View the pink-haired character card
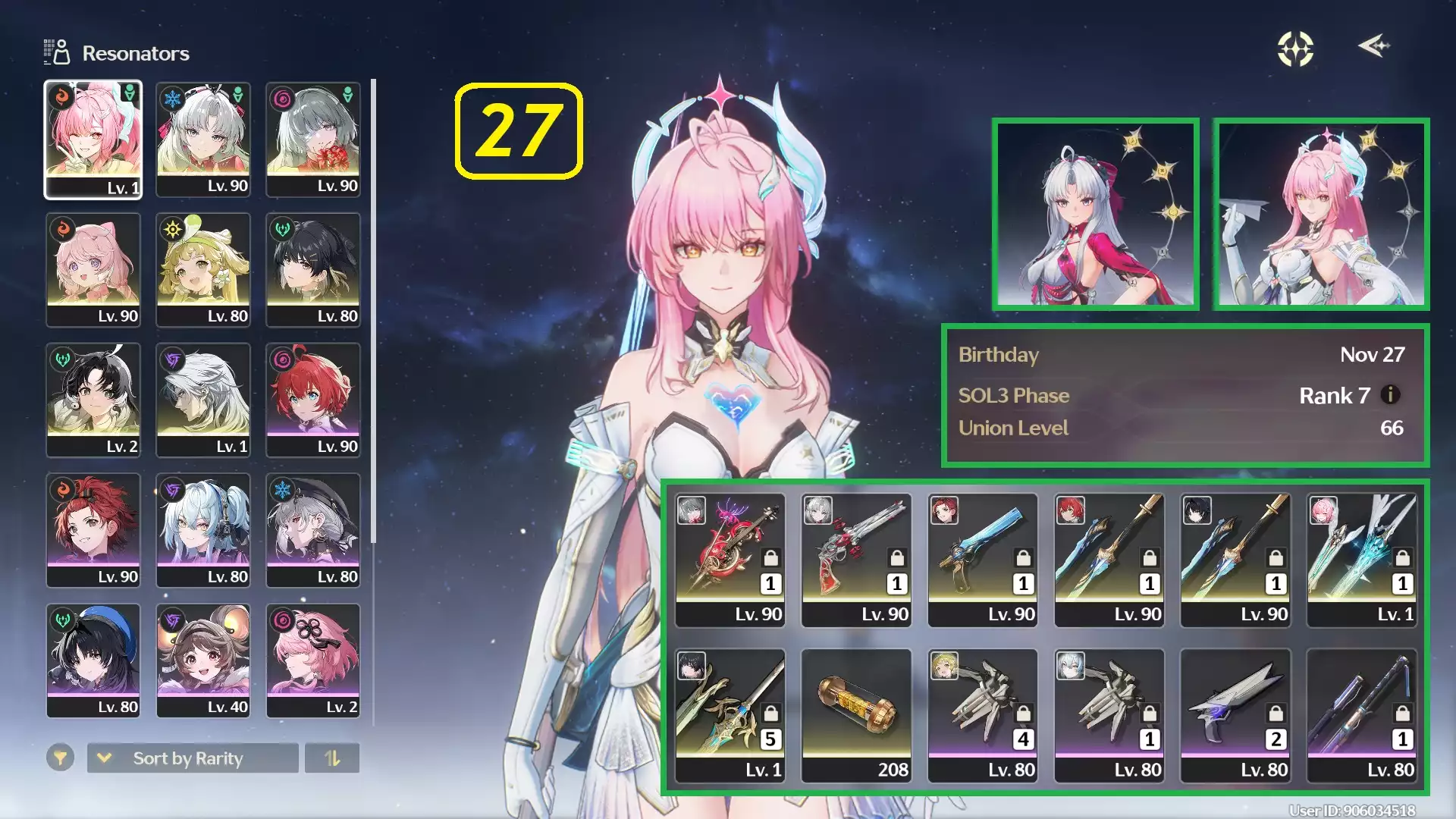1456x819 pixels. pos(1322,214)
